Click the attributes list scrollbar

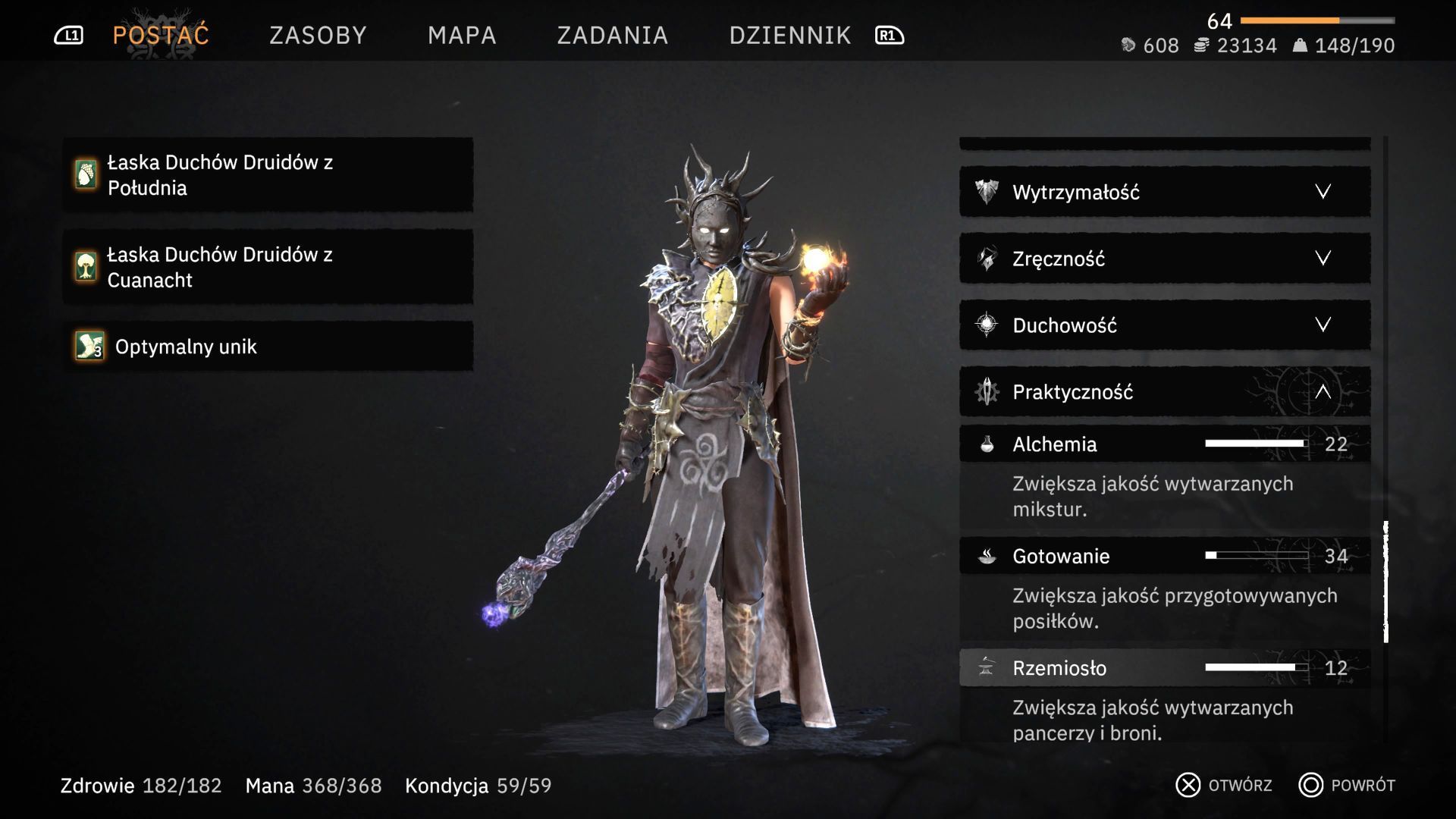point(1385,582)
